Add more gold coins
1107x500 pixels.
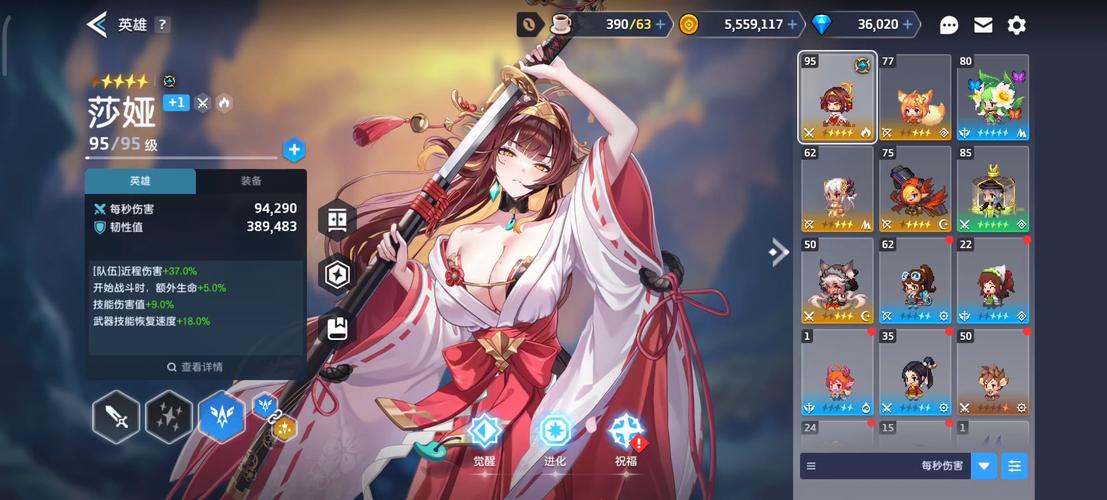(793, 25)
